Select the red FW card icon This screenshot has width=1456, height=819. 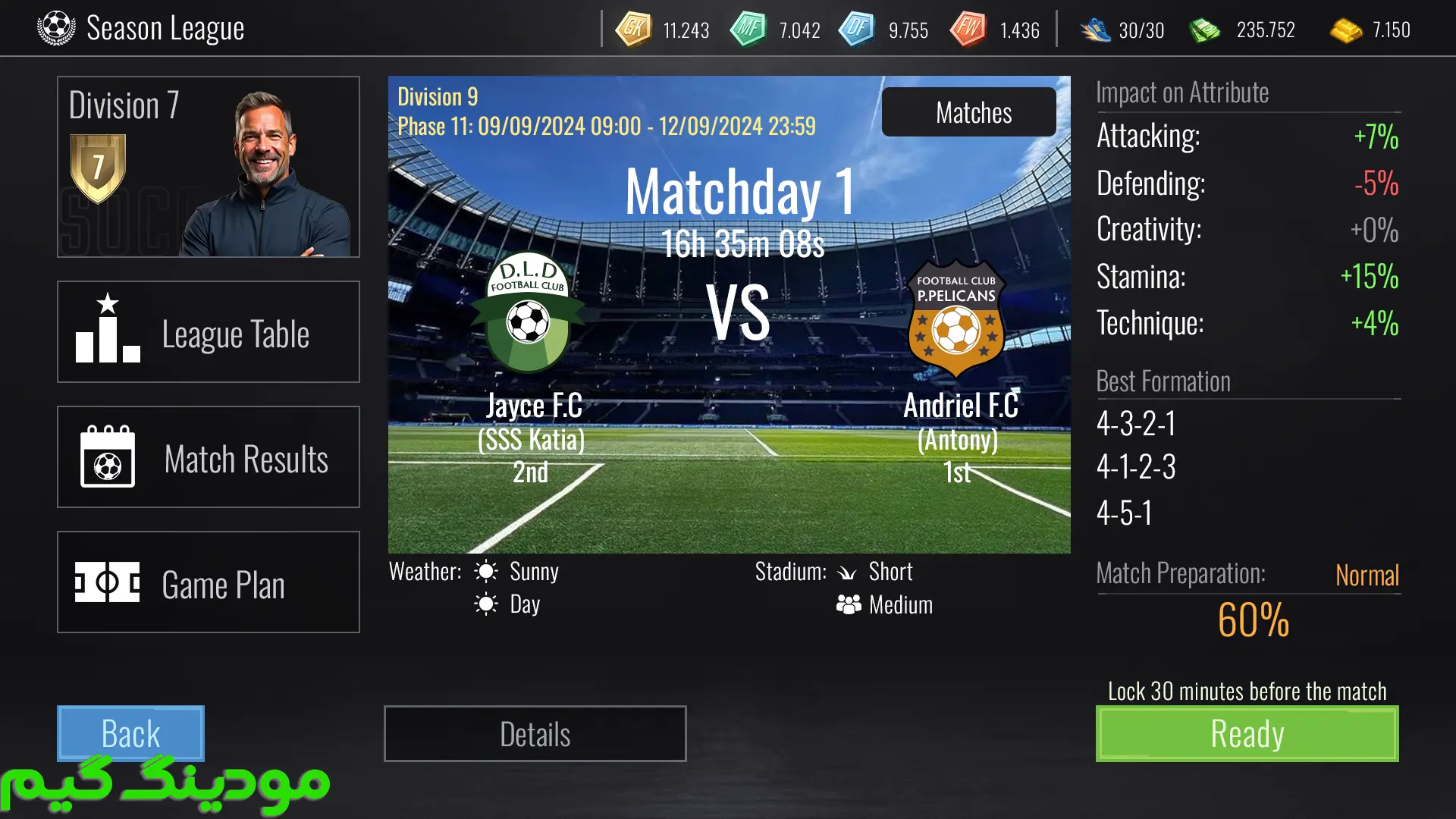968,30
